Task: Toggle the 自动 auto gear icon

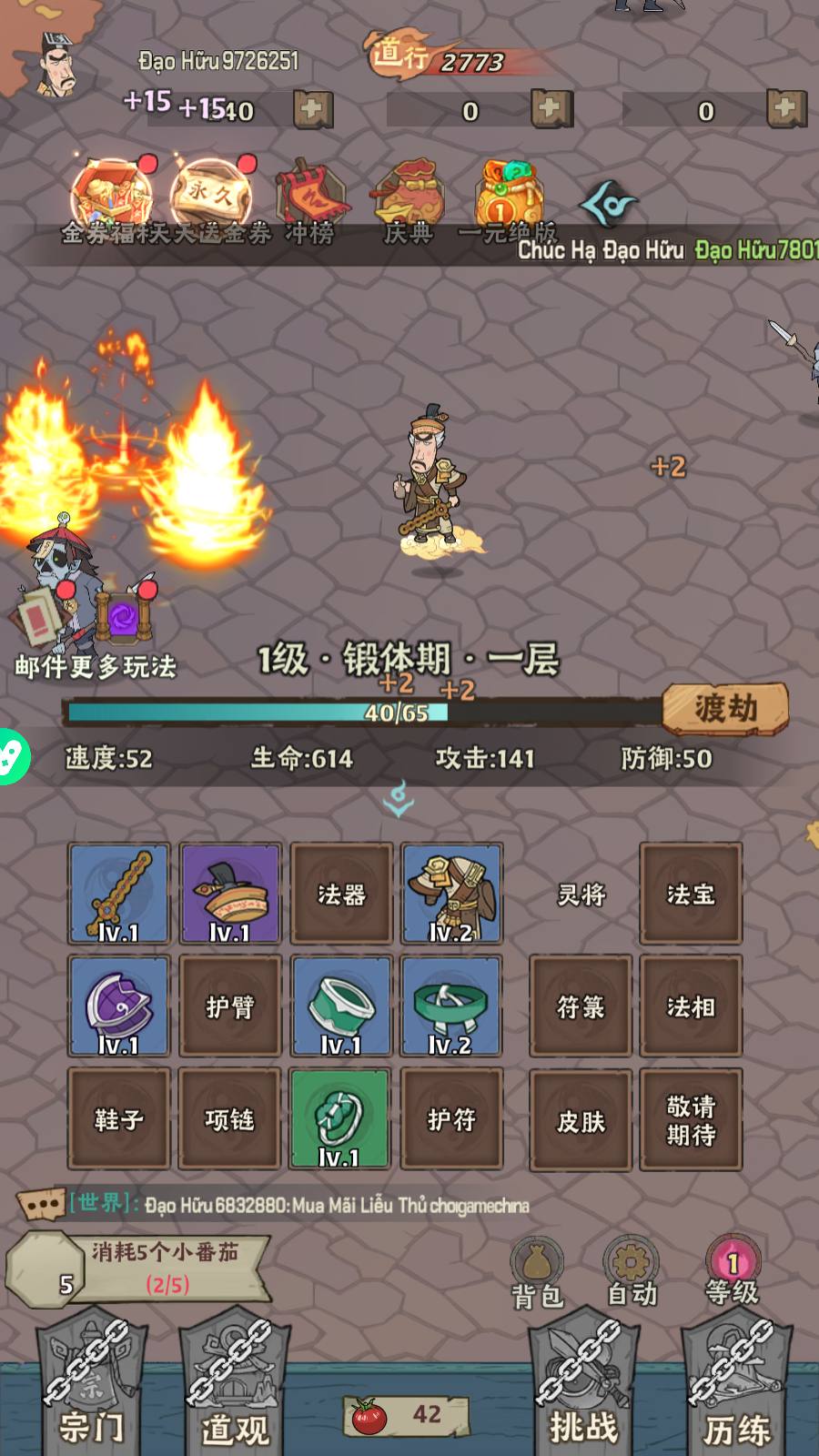Action: tap(631, 1271)
